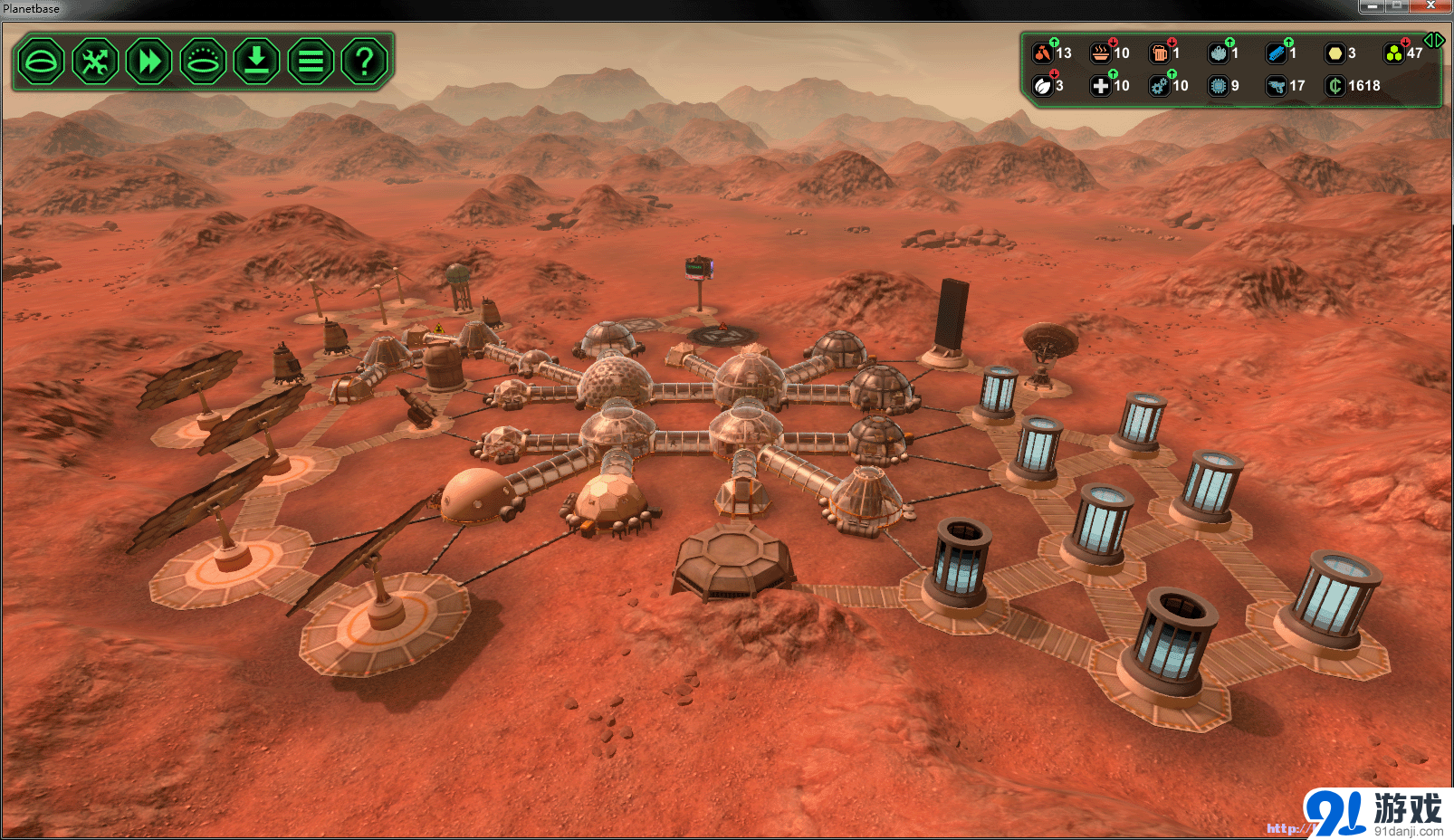Open the three-bar game menu
1454x840 pixels.
(x=311, y=62)
